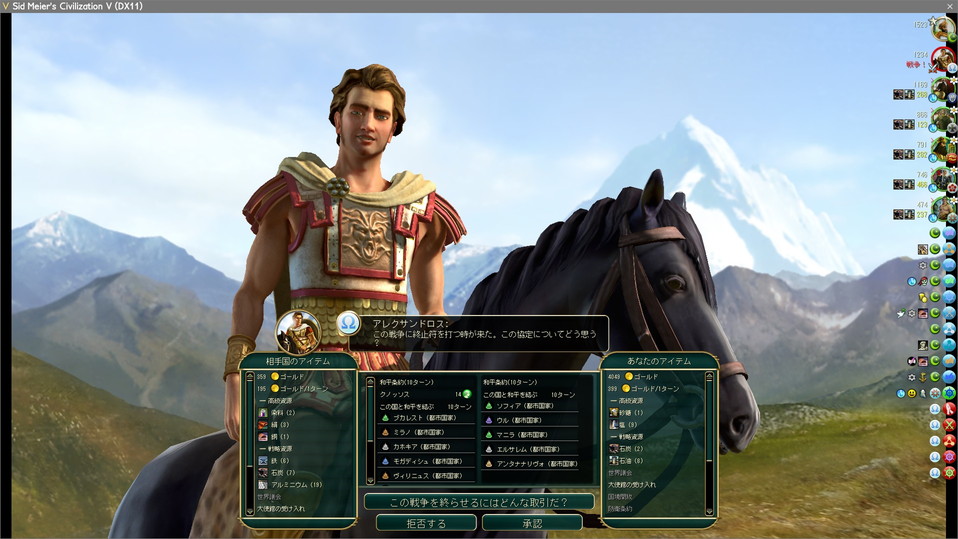
Task: Select 絹 (3) luxury resource
Action: 279,424
